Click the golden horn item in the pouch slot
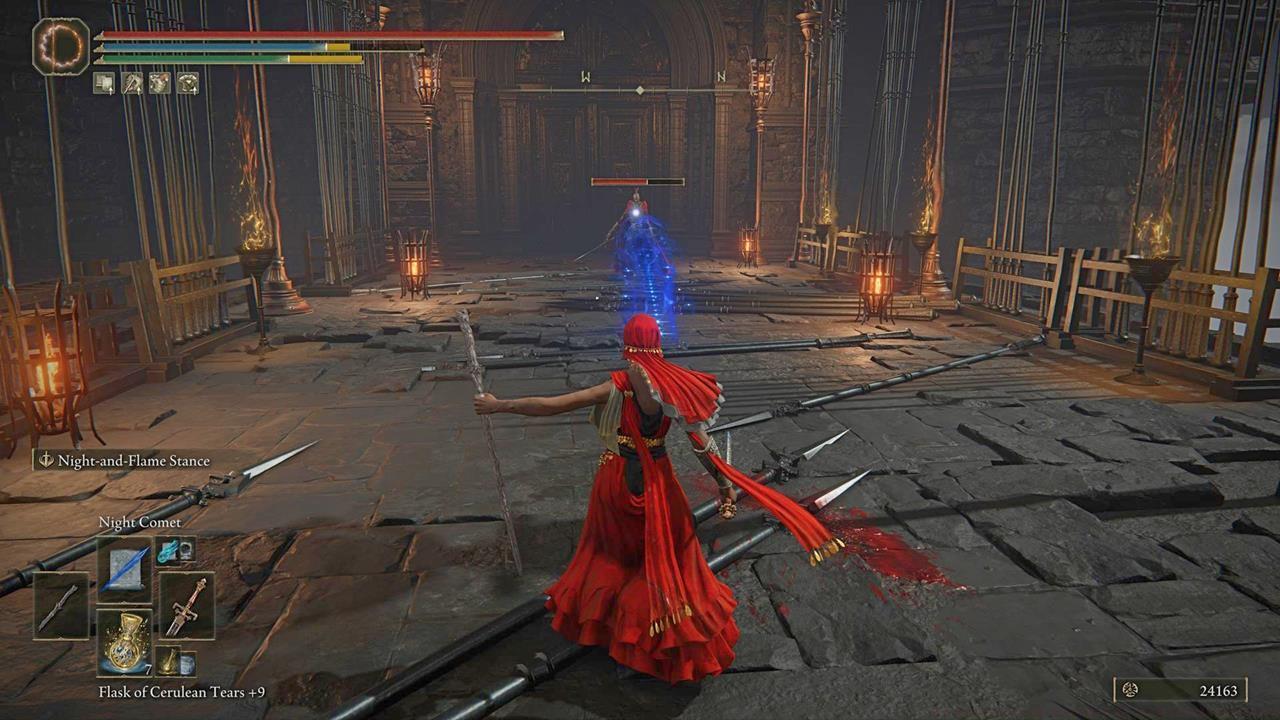The height and width of the screenshot is (720, 1280). pyautogui.click(x=170, y=661)
